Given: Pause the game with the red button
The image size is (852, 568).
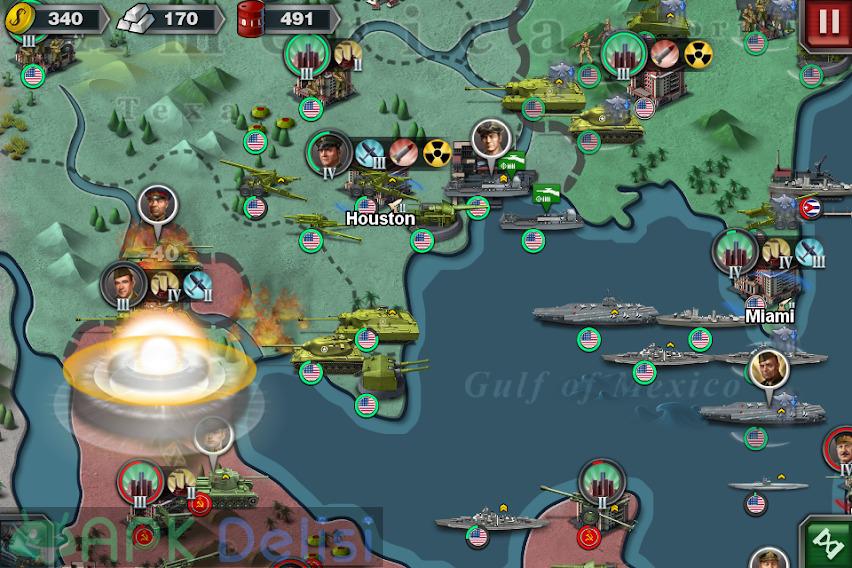Looking at the screenshot, I should point(829,21).
